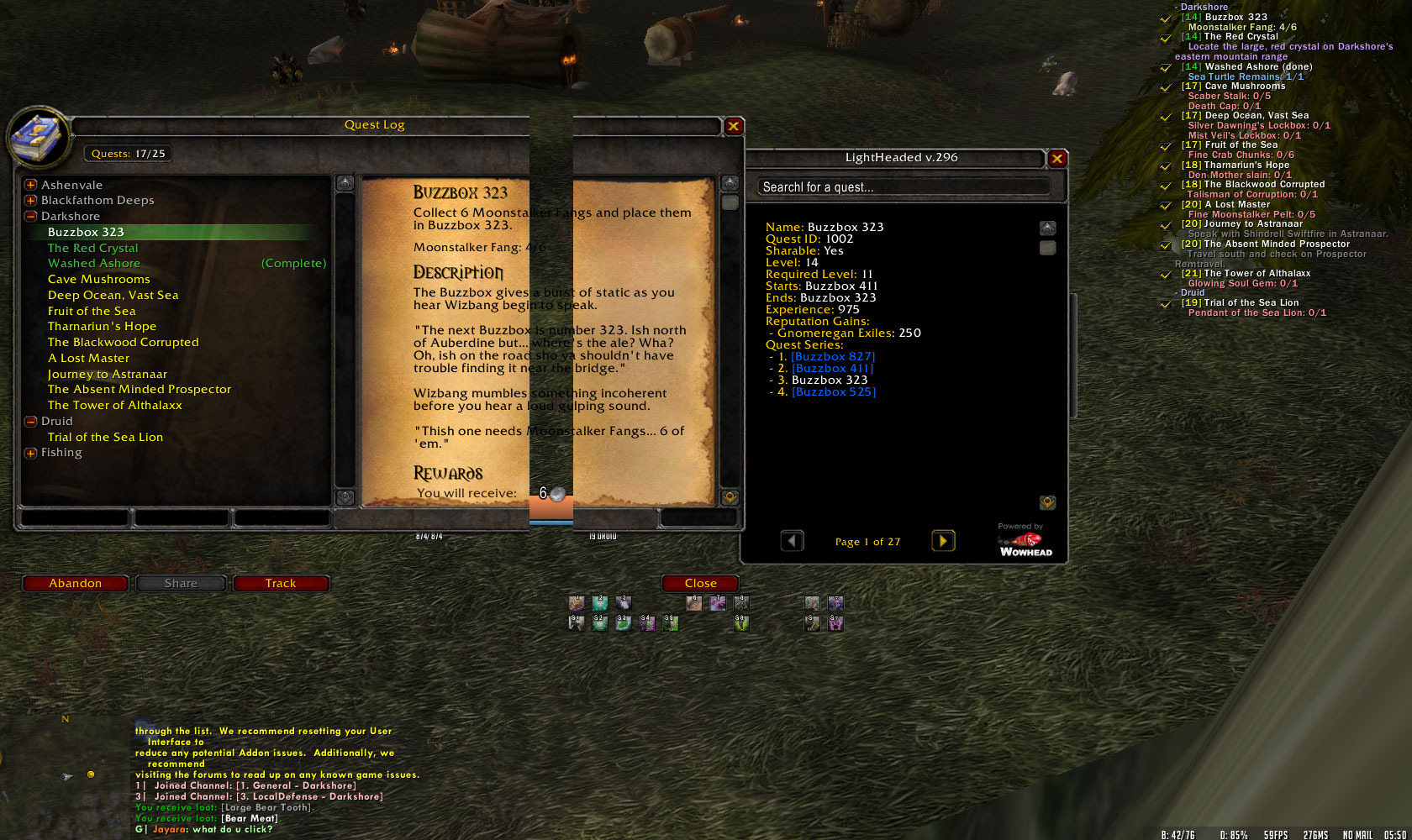Viewport: 1412px width, 840px height.
Task: Close the LightHeaded panel
Action: pos(1057,158)
